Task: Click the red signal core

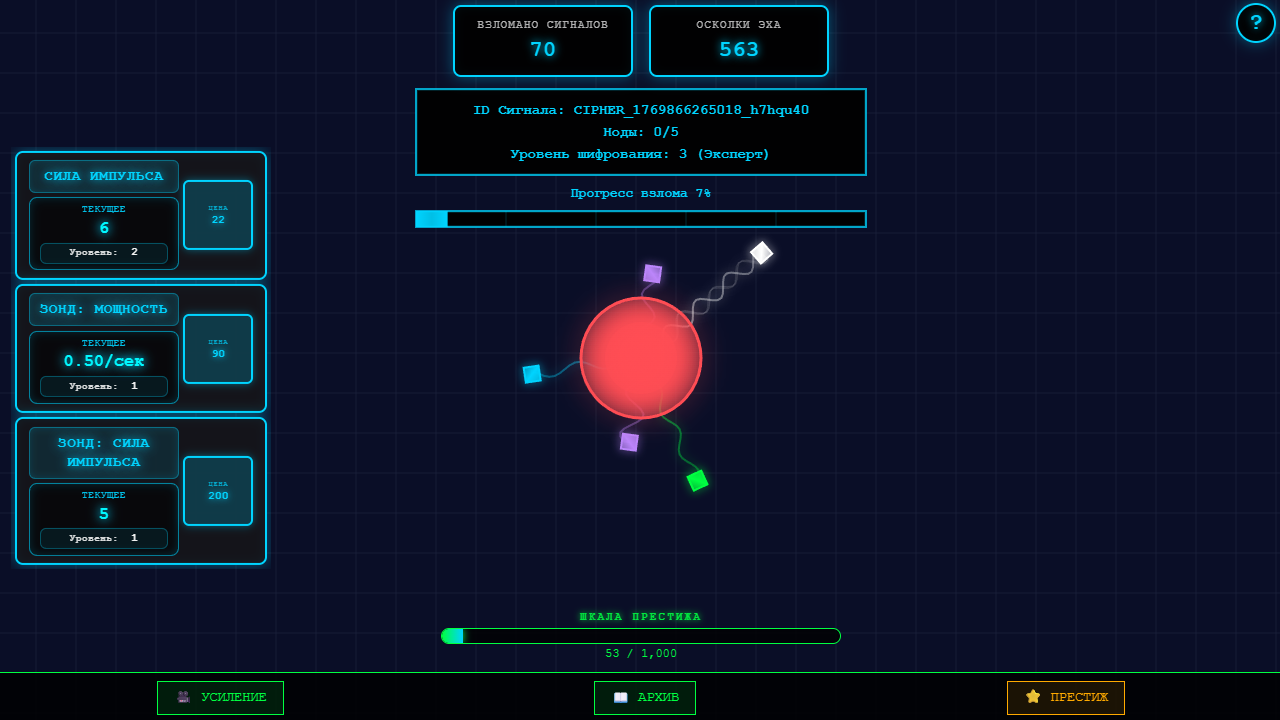Action: coord(641,358)
